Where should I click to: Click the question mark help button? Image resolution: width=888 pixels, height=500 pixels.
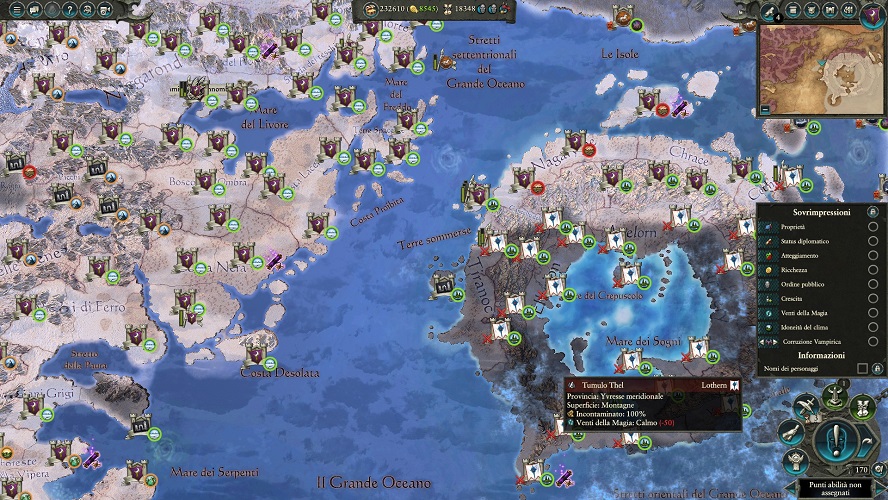pyautogui.click(x=69, y=10)
